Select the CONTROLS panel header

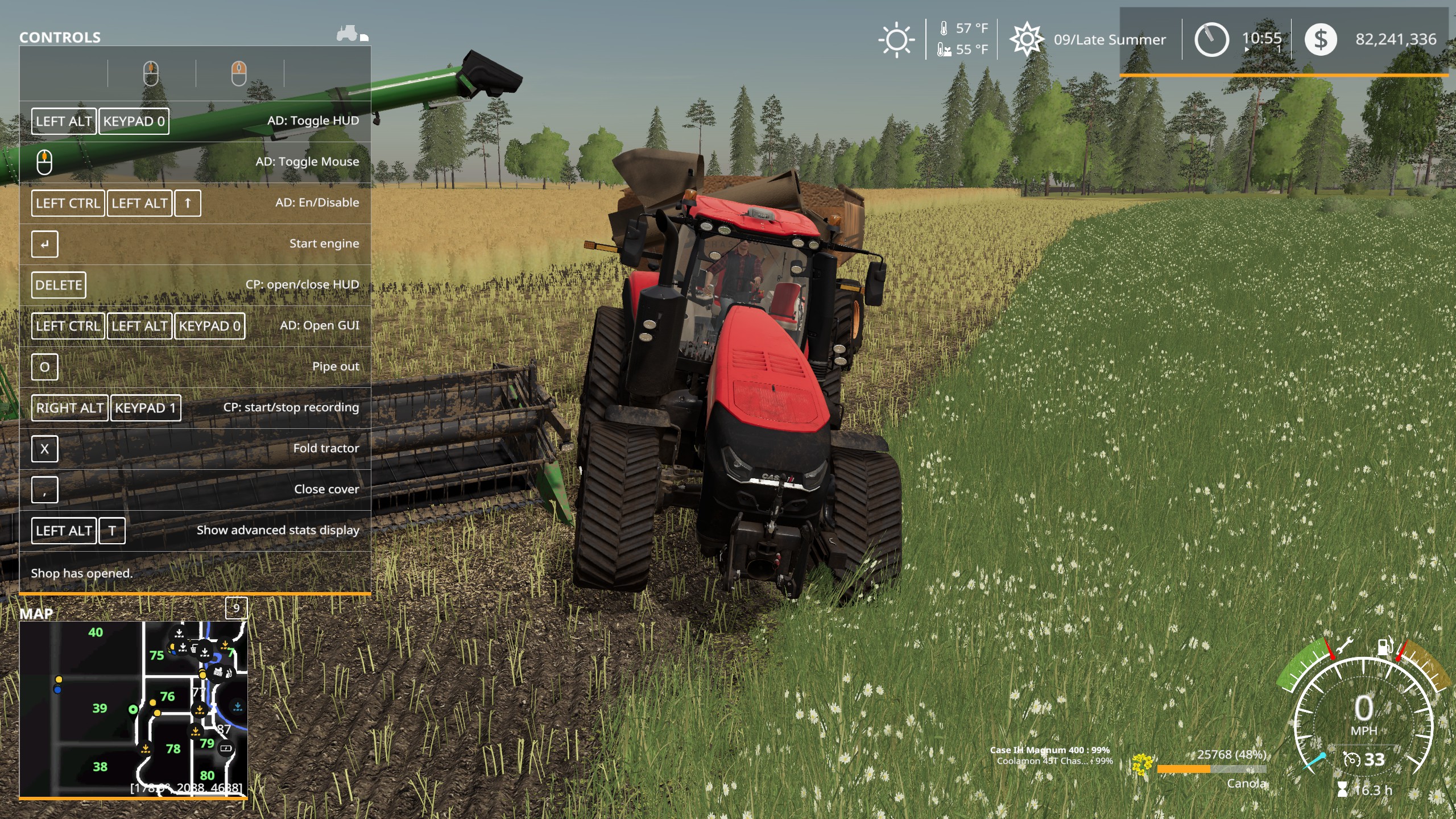point(60,38)
